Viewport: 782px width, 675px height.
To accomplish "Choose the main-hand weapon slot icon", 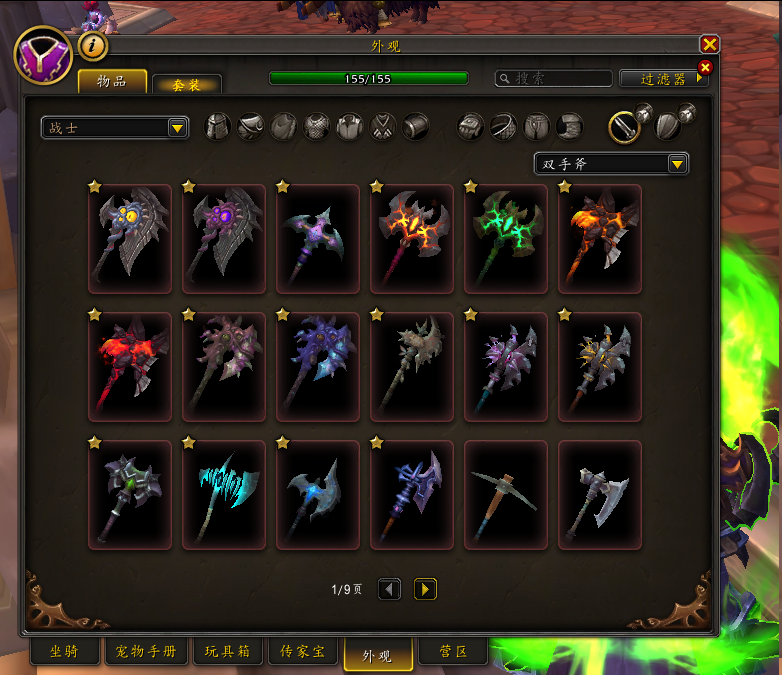I will pos(626,127).
